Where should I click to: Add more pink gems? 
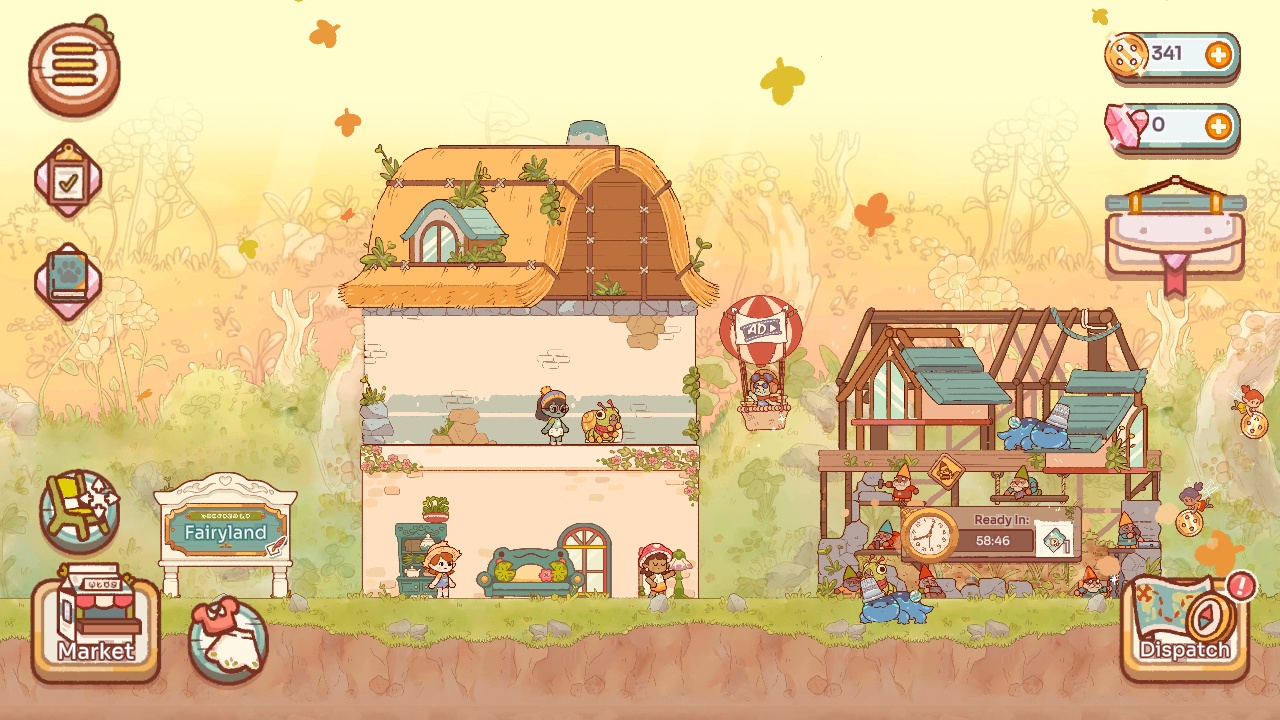[x=1218, y=126]
